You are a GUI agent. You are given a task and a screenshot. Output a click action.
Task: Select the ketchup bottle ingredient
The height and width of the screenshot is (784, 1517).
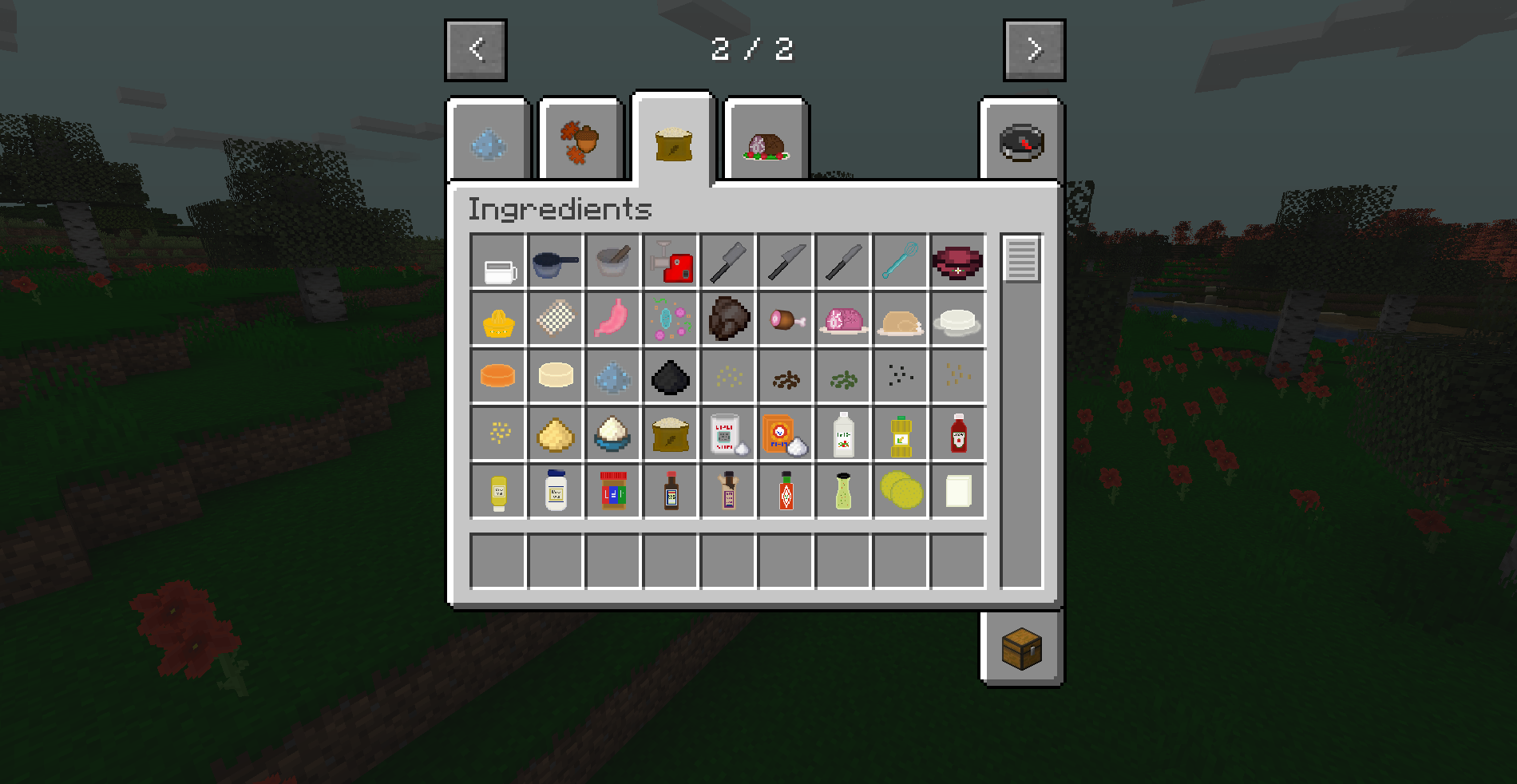pos(958,434)
